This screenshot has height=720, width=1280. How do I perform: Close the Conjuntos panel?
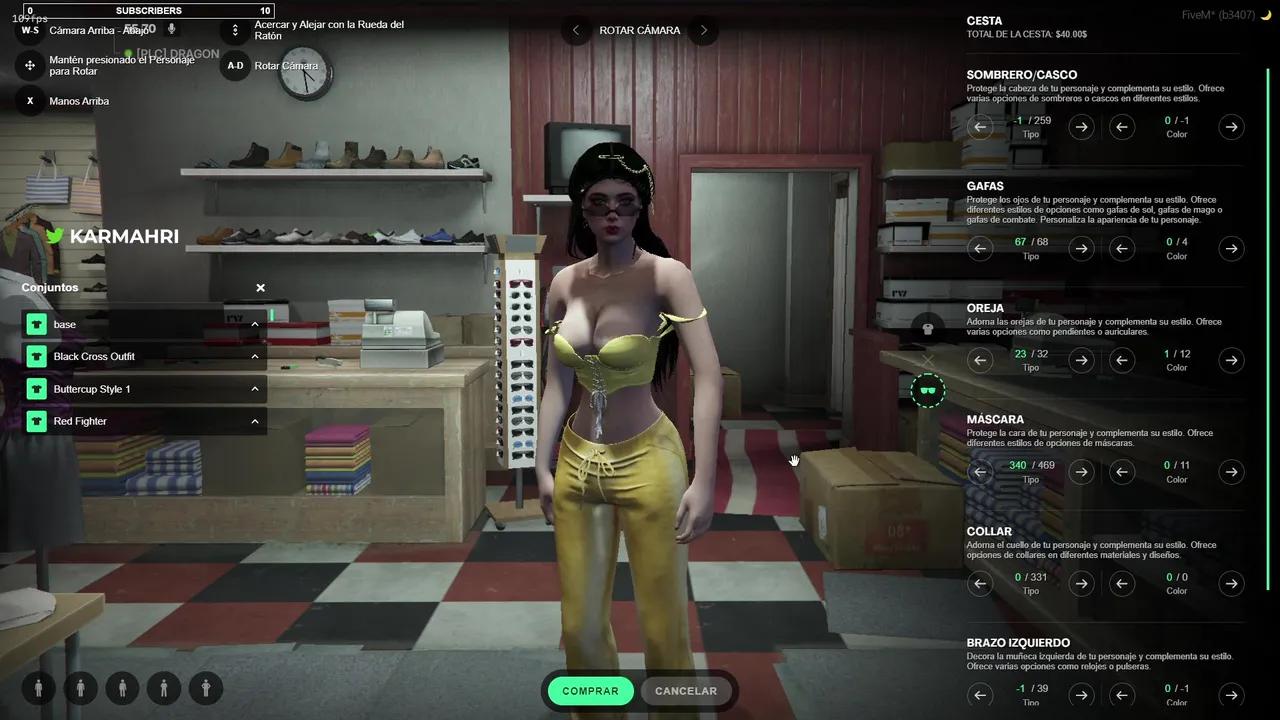(x=260, y=287)
